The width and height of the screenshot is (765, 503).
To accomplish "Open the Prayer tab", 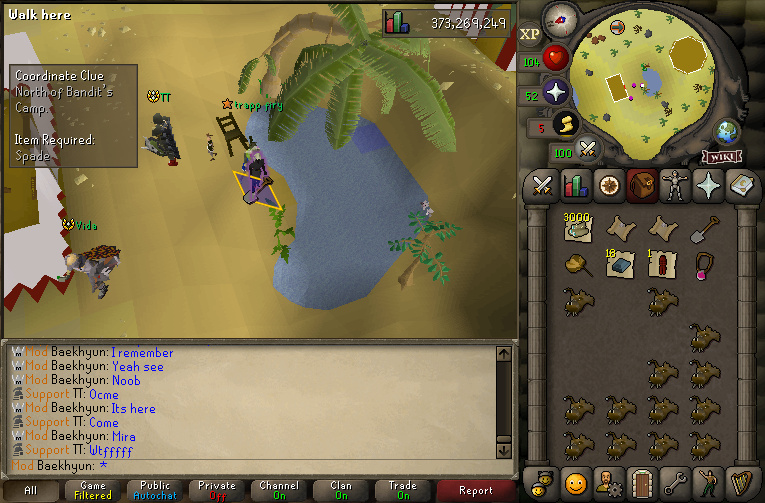I will tap(707, 186).
